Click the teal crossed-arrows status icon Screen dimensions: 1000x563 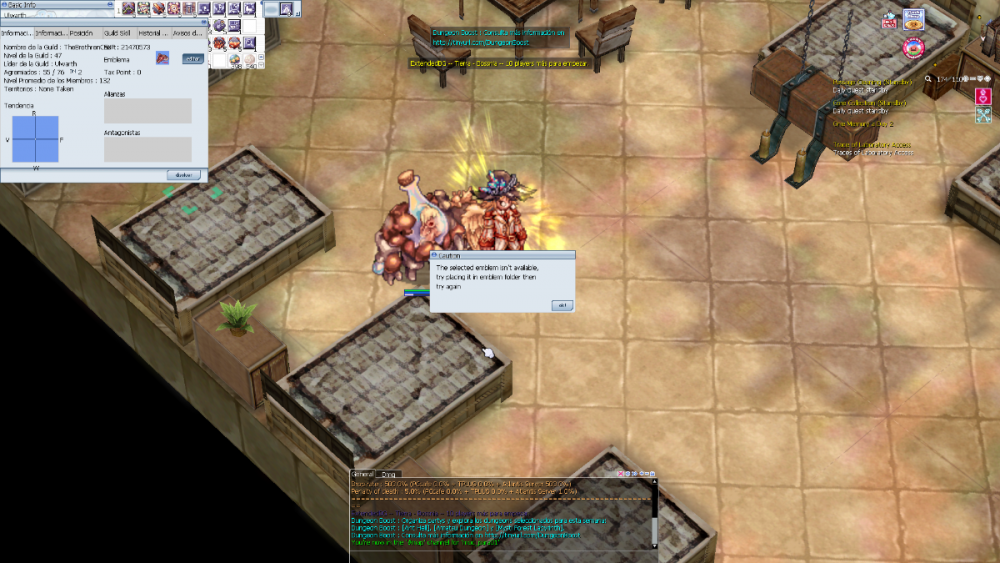[983, 115]
